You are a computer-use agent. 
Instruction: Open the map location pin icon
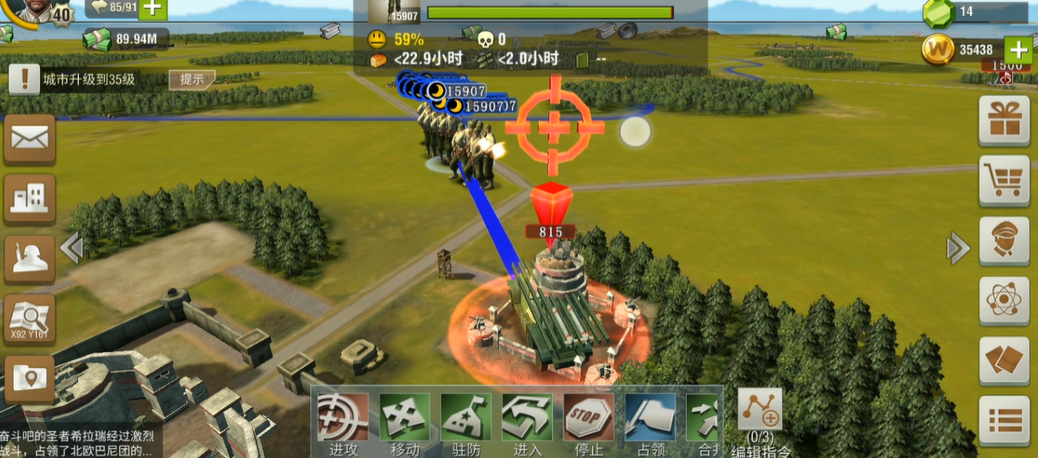coord(29,379)
